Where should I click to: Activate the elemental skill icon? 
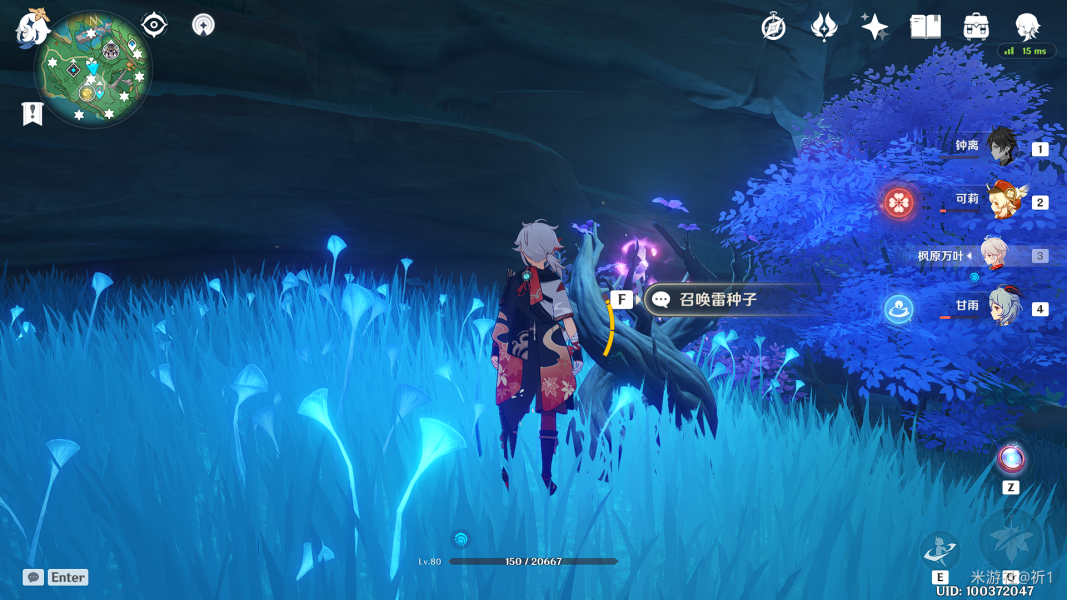coord(940,550)
